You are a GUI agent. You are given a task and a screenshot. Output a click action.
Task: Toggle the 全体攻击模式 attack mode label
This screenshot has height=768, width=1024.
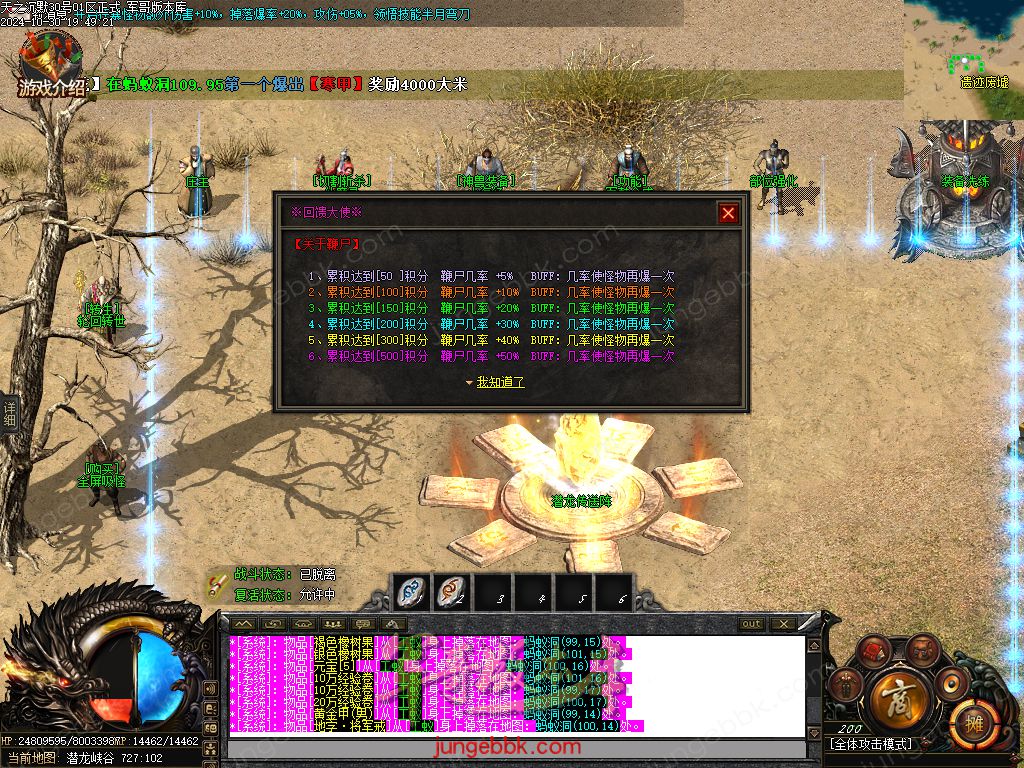871,745
